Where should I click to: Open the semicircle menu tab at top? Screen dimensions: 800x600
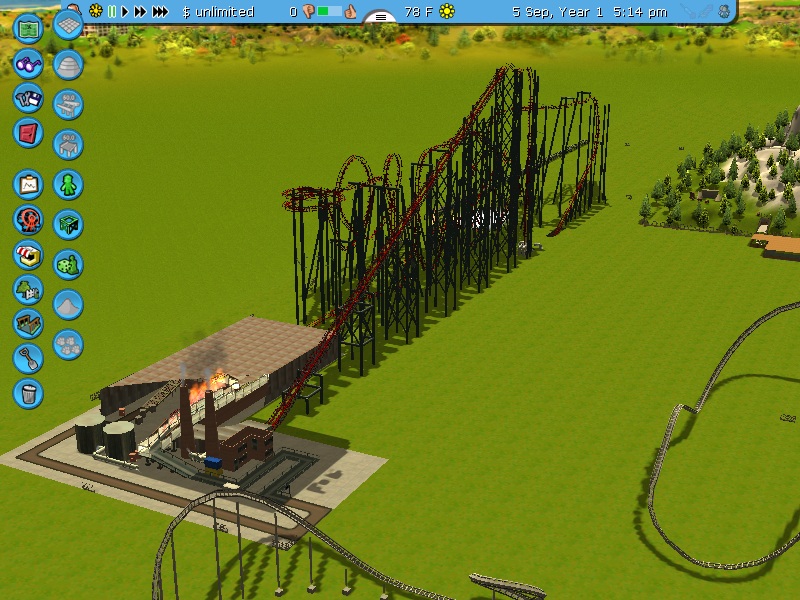pos(380,17)
